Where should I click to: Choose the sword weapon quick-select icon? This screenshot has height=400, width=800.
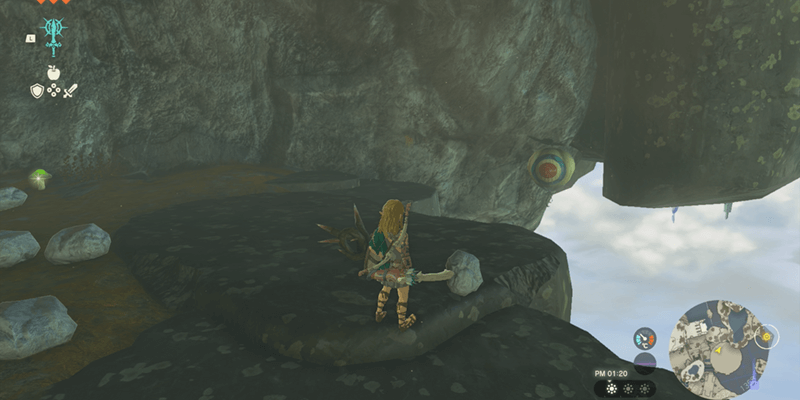point(70,91)
